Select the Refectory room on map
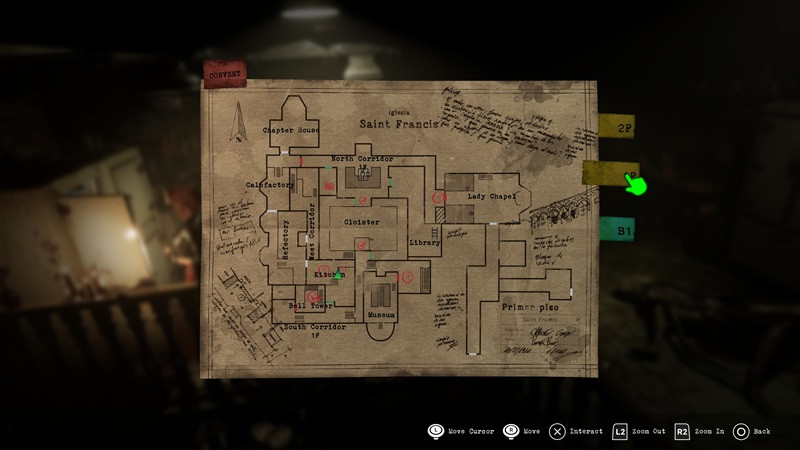 [x=286, y=240]
